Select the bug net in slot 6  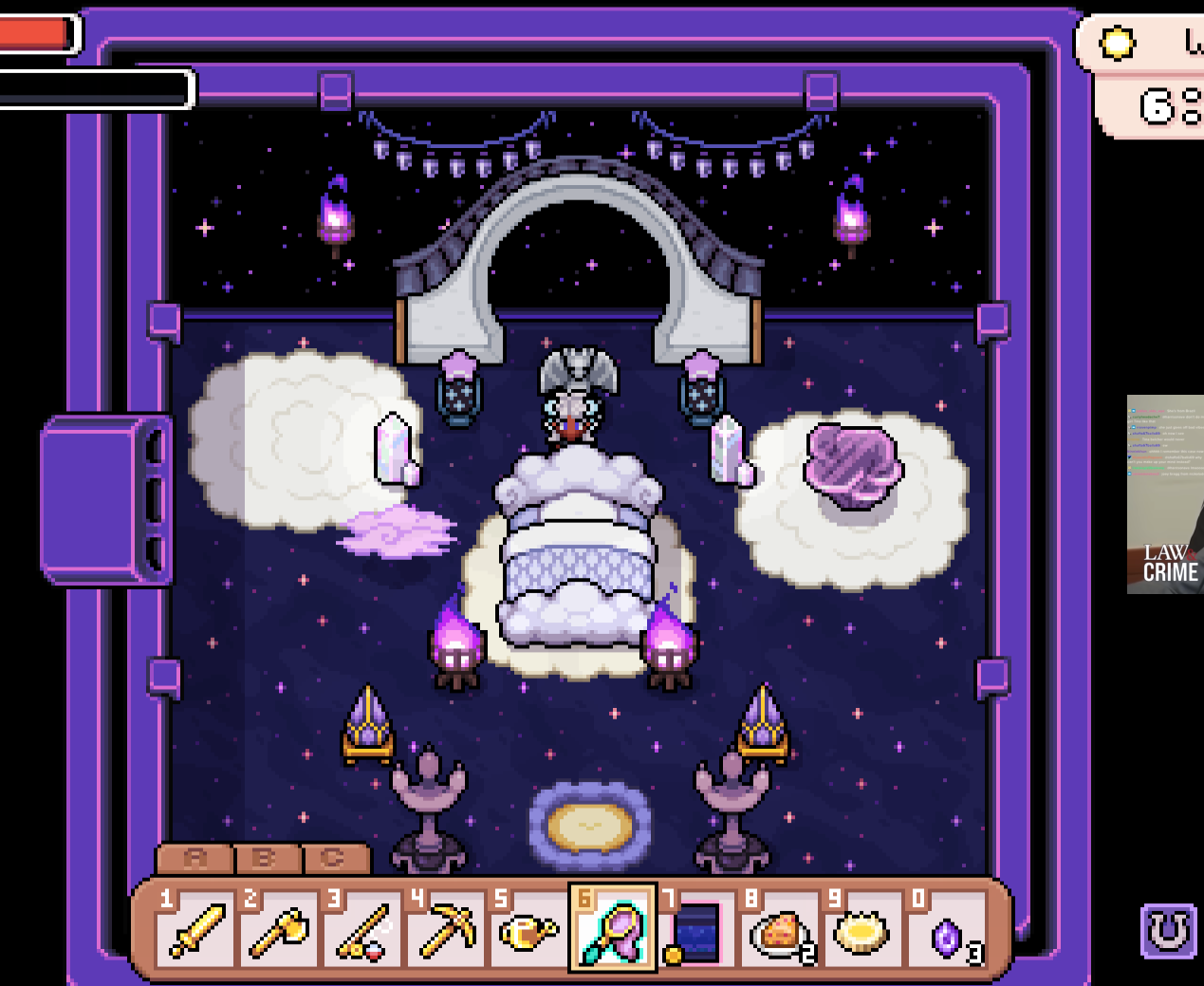point(613,929)
